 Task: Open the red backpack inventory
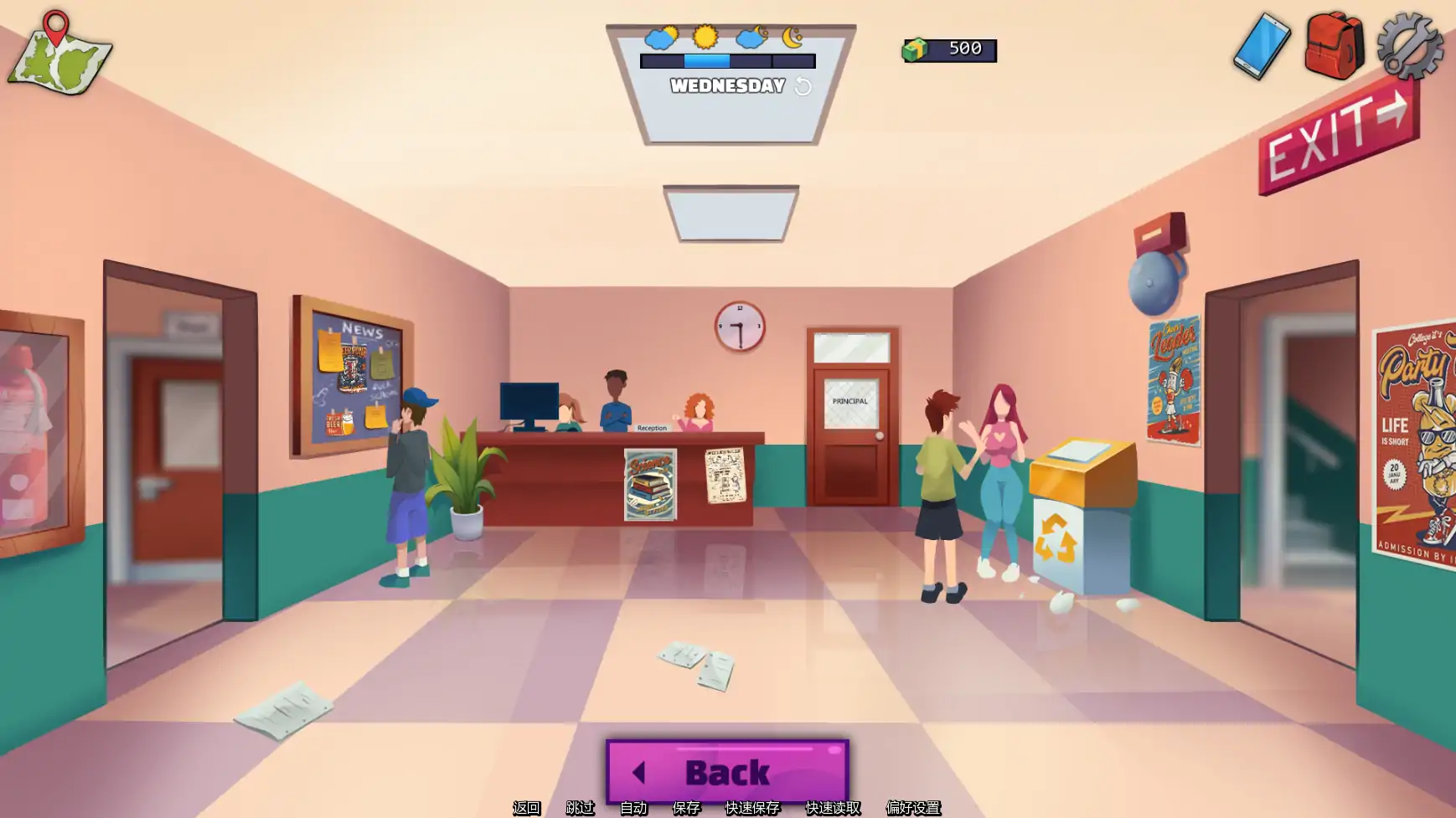pos(1334,46)
